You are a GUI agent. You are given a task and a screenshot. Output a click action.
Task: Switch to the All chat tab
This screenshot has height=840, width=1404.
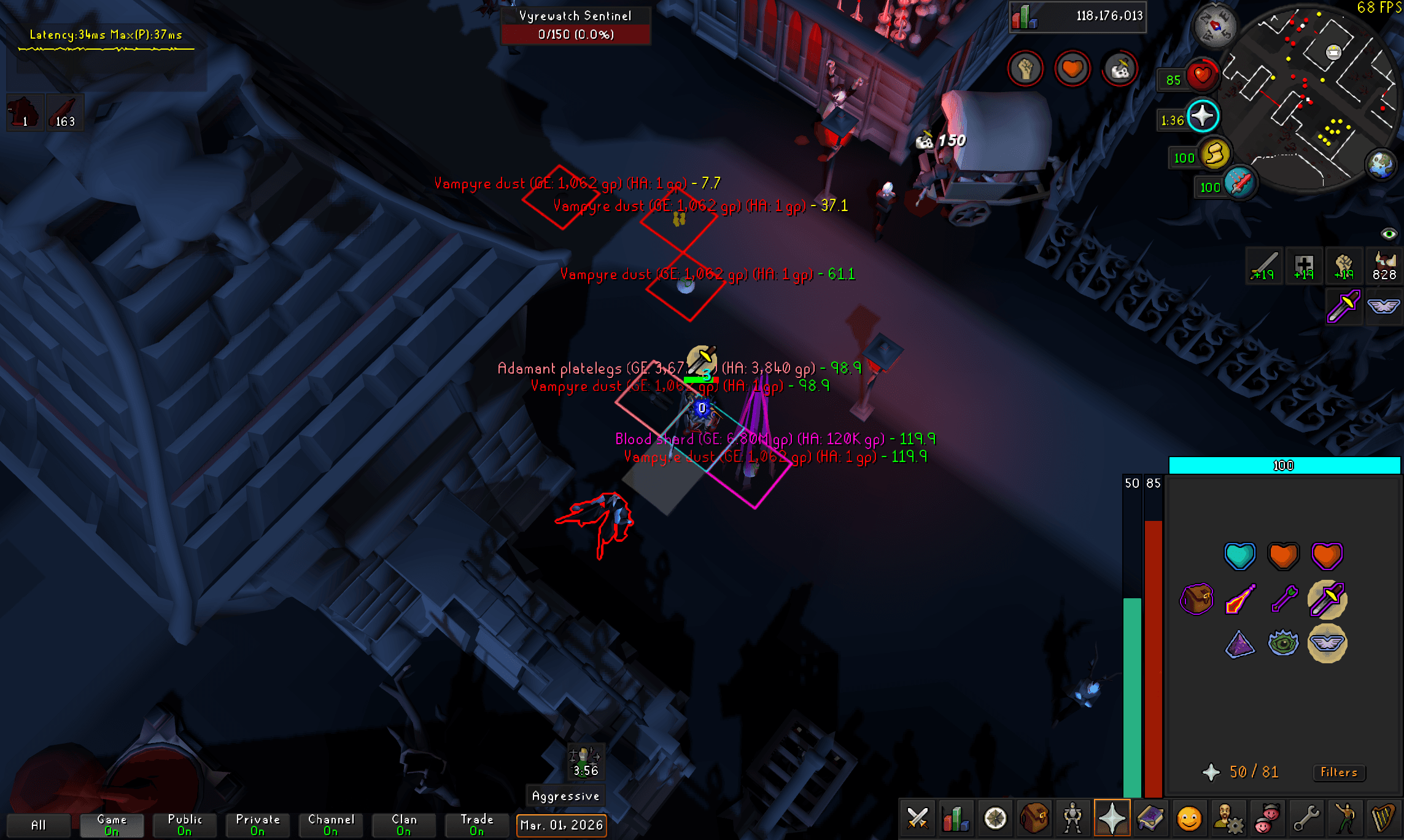(40, 824)
